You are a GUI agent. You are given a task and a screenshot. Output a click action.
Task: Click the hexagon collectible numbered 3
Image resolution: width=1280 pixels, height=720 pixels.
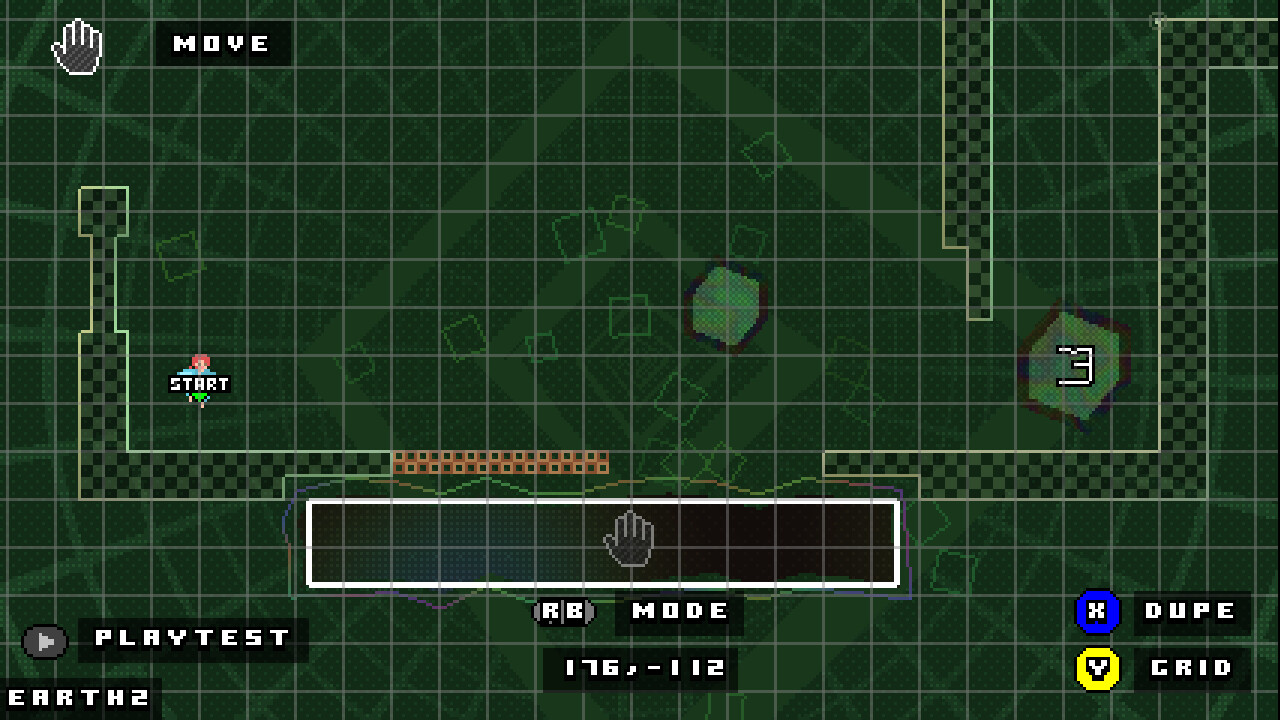tap(1074, 365)
